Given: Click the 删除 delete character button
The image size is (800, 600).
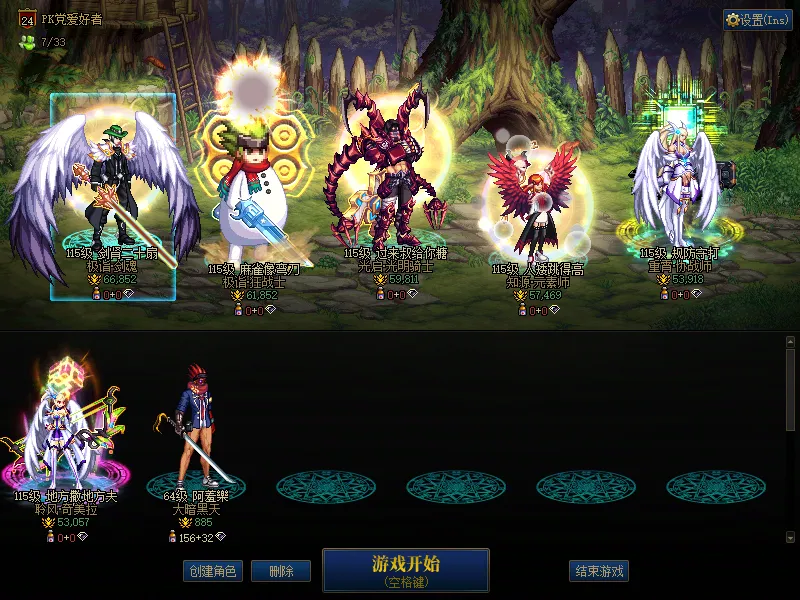Looking at the screenshot, I should pyautogui.click(x=280, y=571).
